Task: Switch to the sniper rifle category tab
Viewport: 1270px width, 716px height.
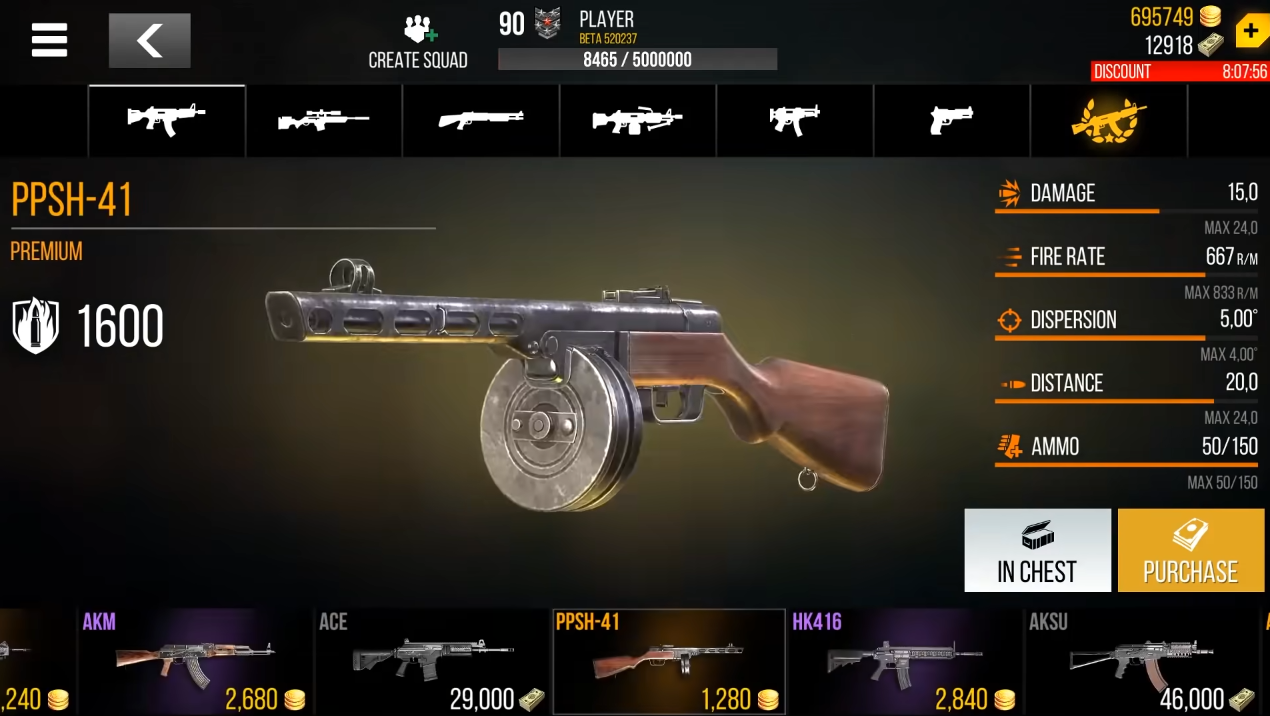Action: click(x=324, y=120)
